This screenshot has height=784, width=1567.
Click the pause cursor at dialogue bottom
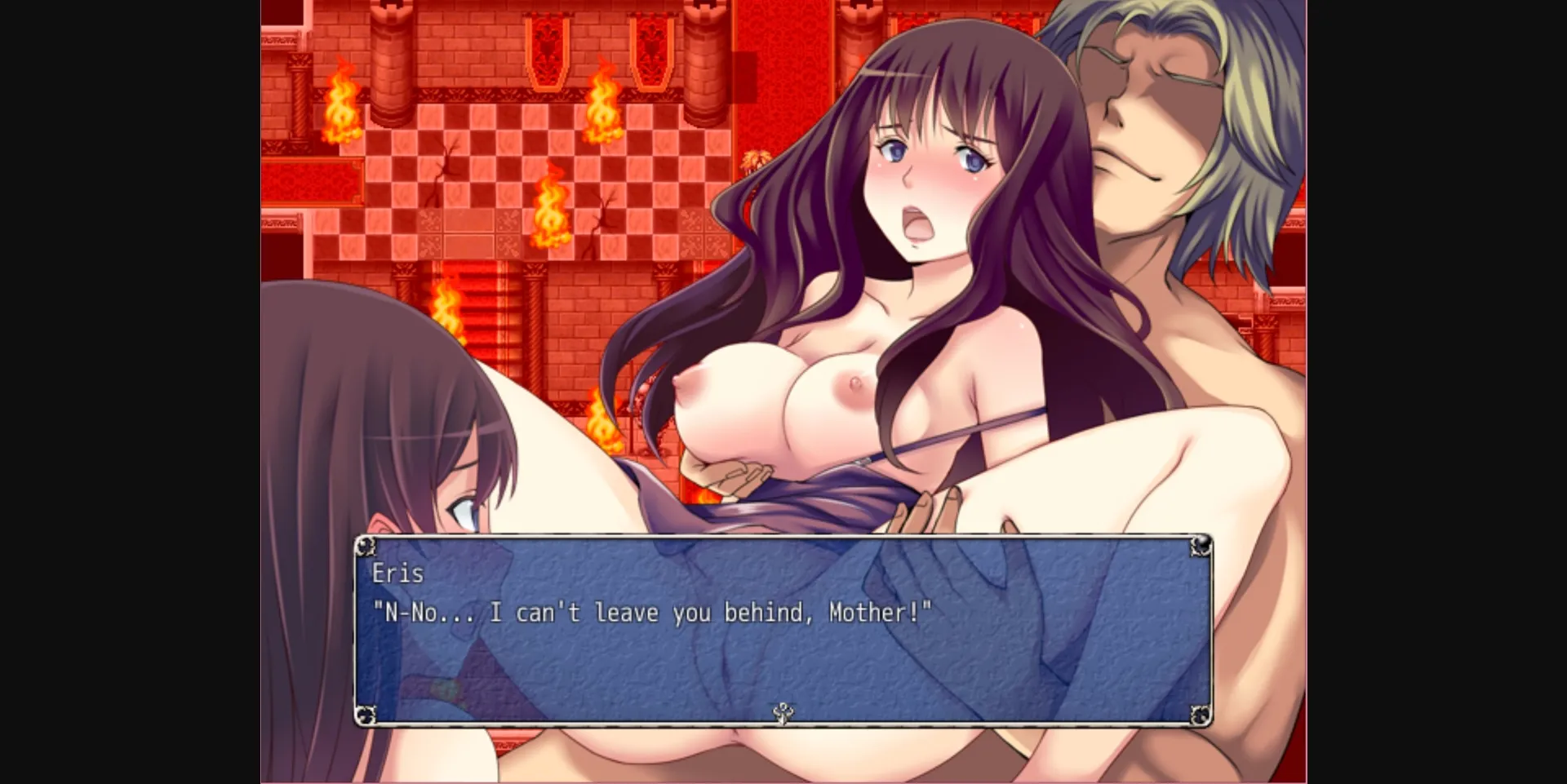(x=783, y=711)
